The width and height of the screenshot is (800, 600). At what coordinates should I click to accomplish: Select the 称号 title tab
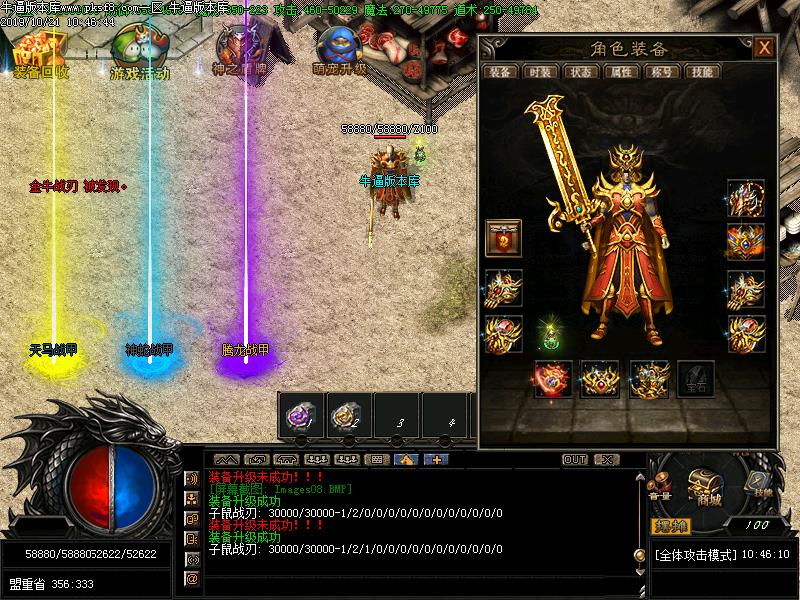pyautogui.click(x=660, y=72)
